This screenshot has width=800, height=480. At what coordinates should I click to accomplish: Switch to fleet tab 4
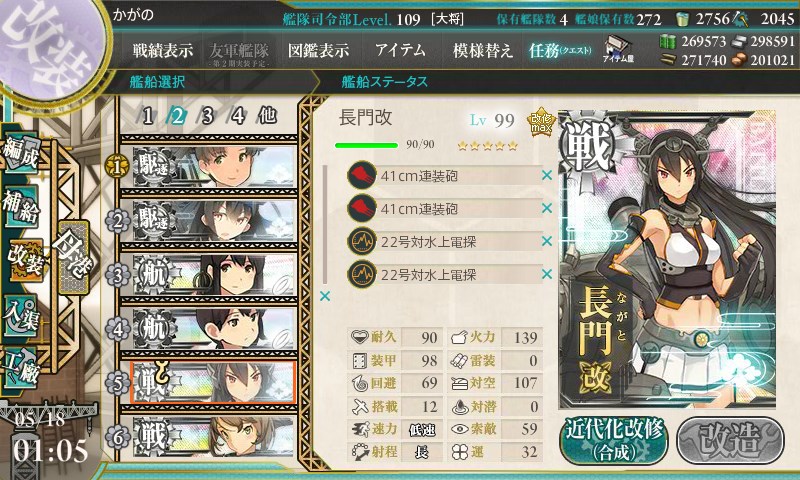[238, 115]
